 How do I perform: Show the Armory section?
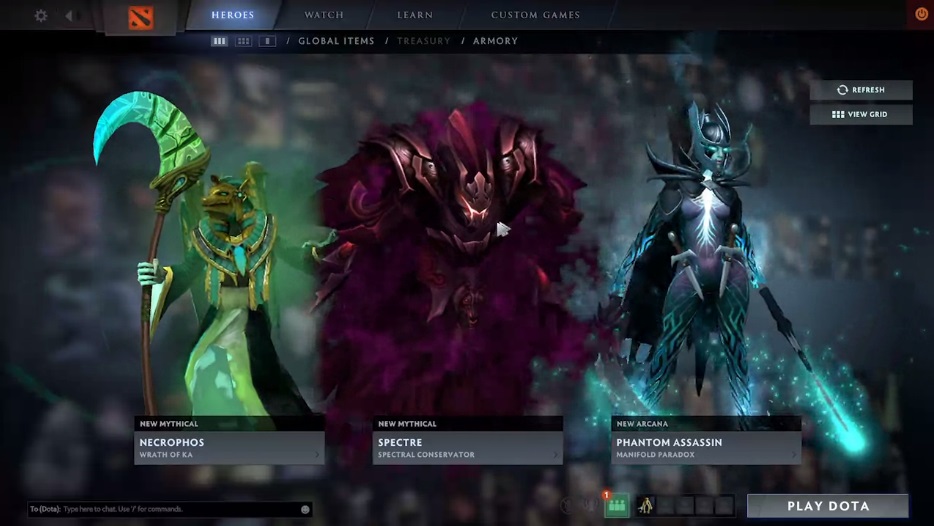(495, 41)
